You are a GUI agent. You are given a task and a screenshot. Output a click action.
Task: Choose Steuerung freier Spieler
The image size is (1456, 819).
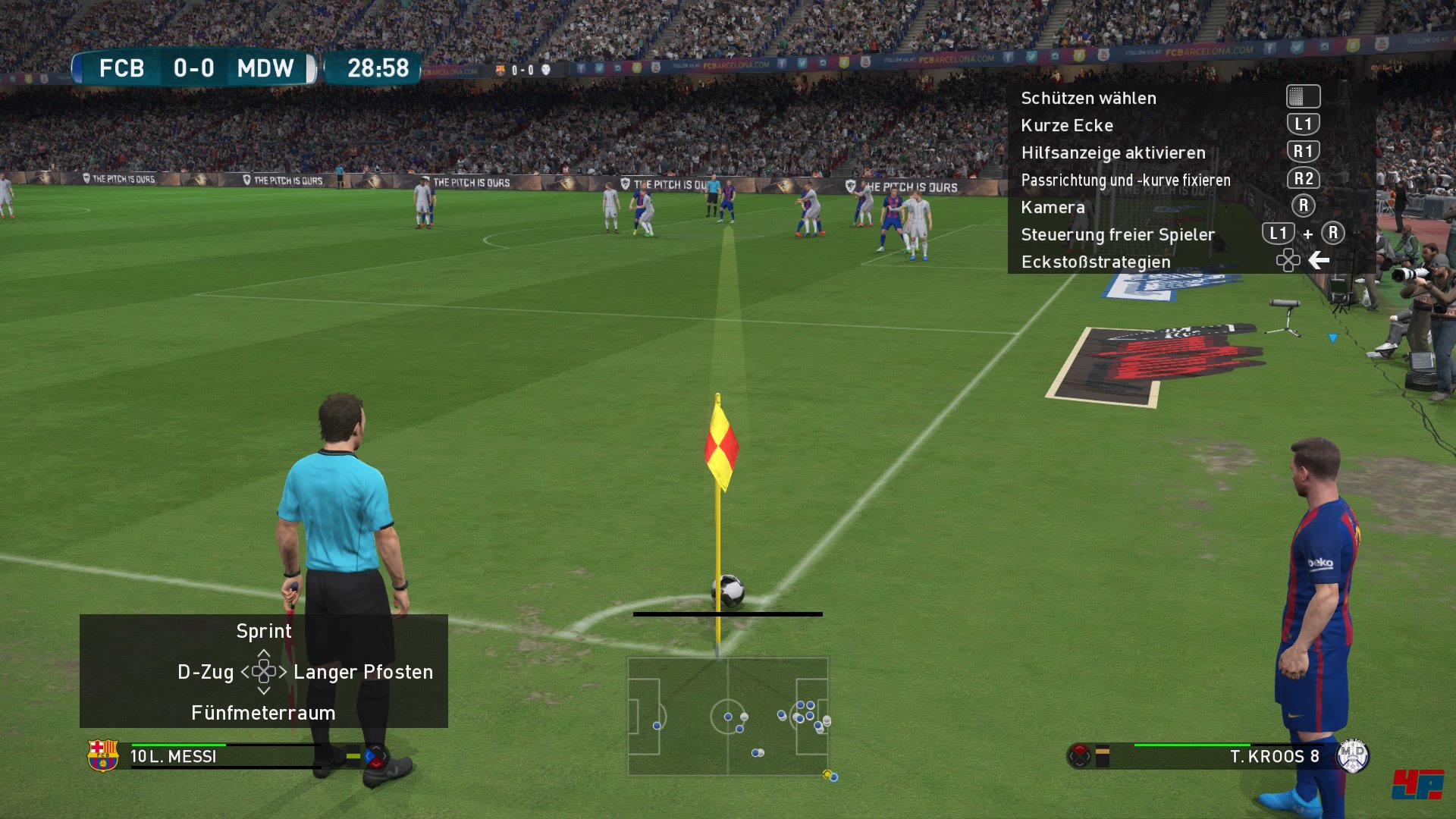[1118, 234]
